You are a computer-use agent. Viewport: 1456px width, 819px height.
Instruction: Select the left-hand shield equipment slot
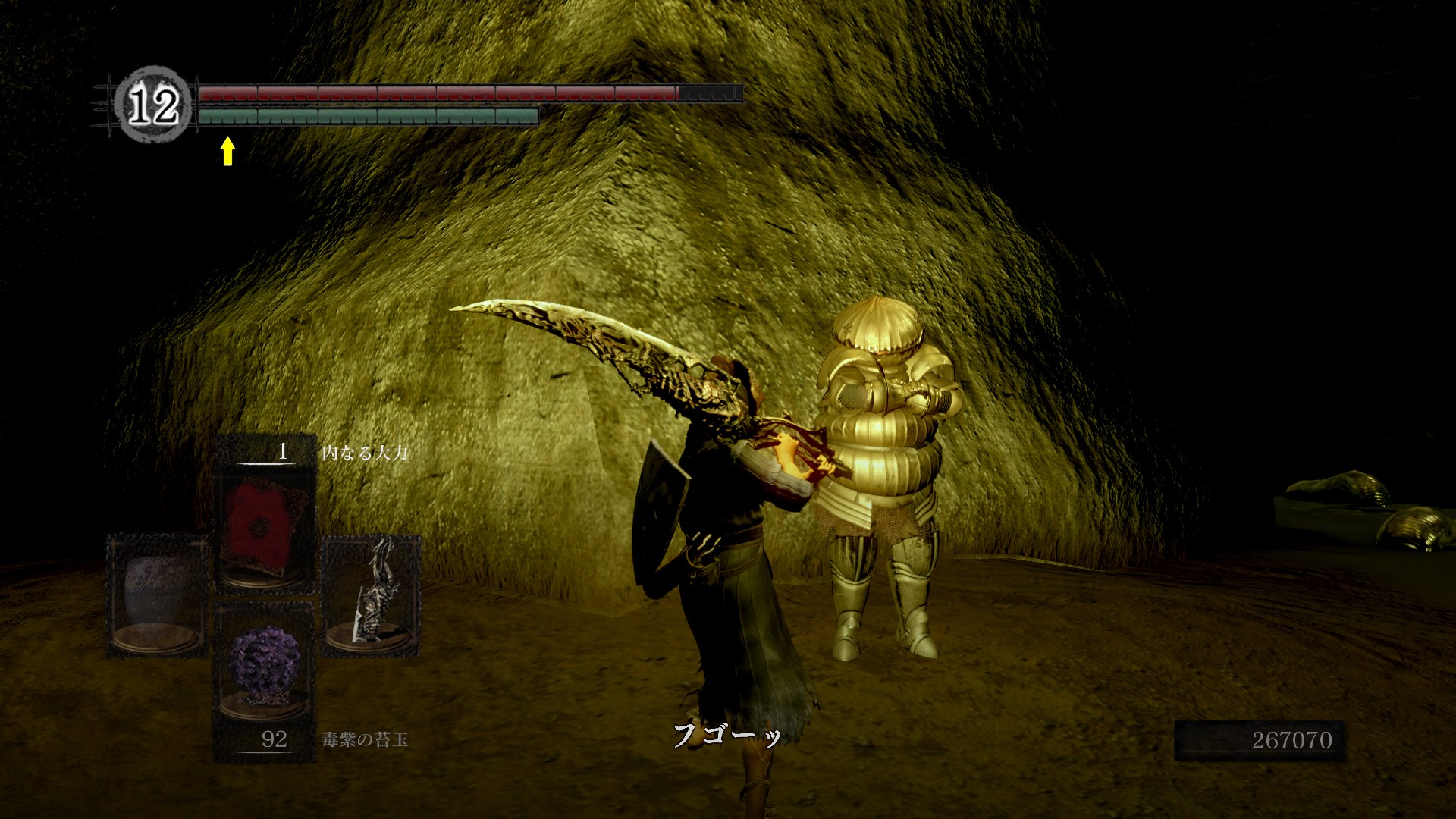pos(158,594)
